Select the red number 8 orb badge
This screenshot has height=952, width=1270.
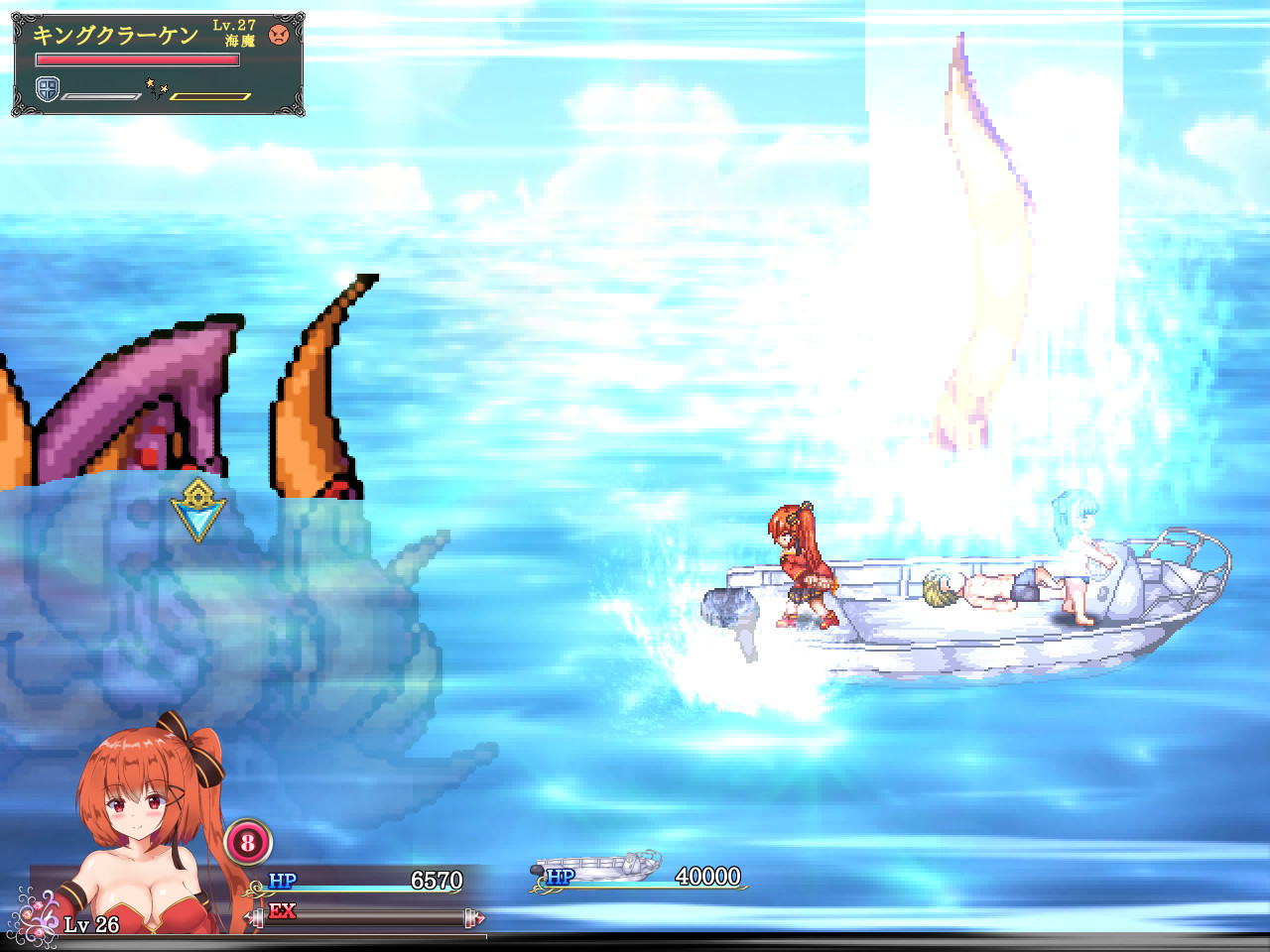coord(248,844)
